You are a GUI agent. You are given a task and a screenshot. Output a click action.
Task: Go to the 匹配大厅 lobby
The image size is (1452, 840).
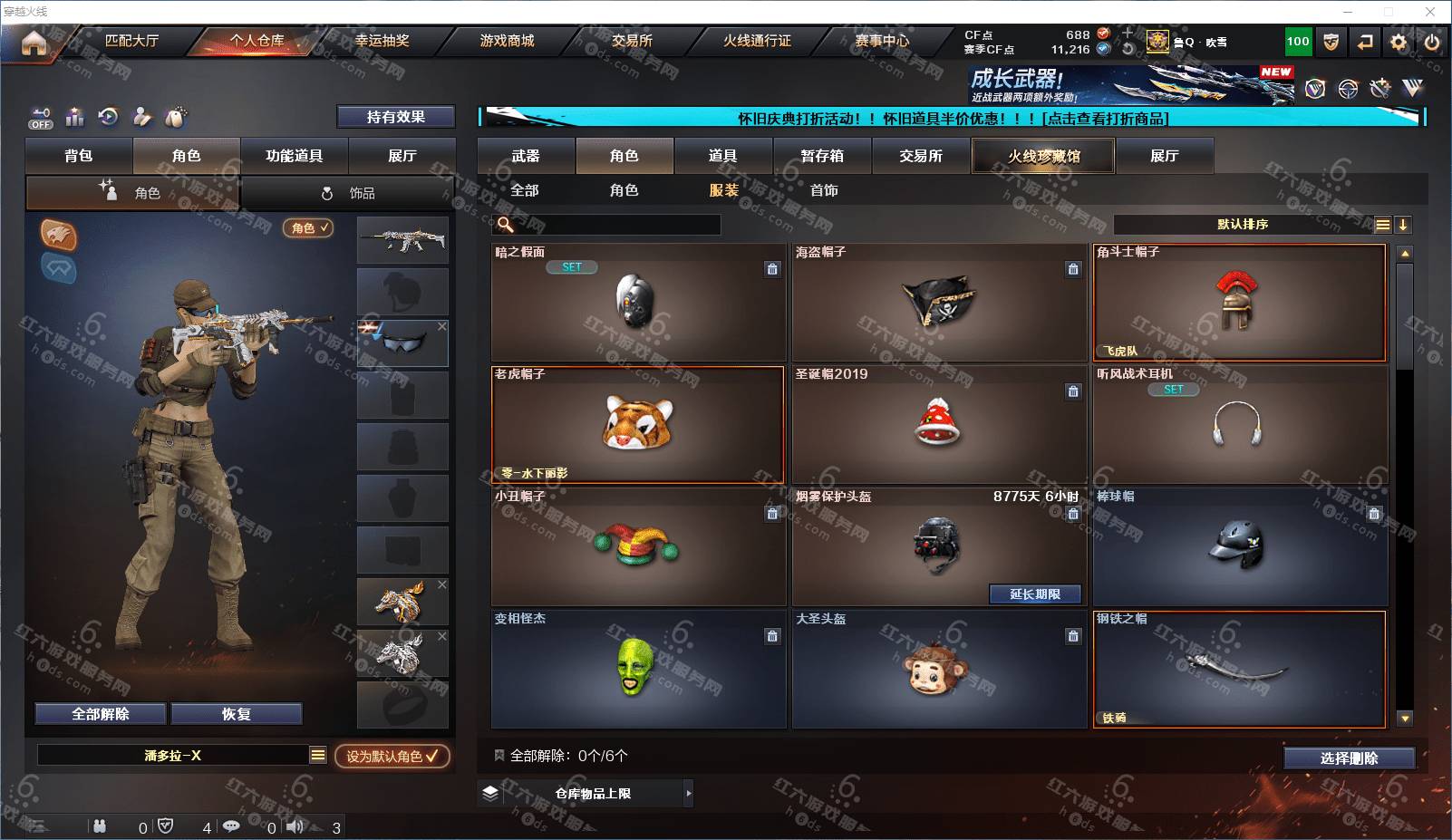(x=131, y=41)
